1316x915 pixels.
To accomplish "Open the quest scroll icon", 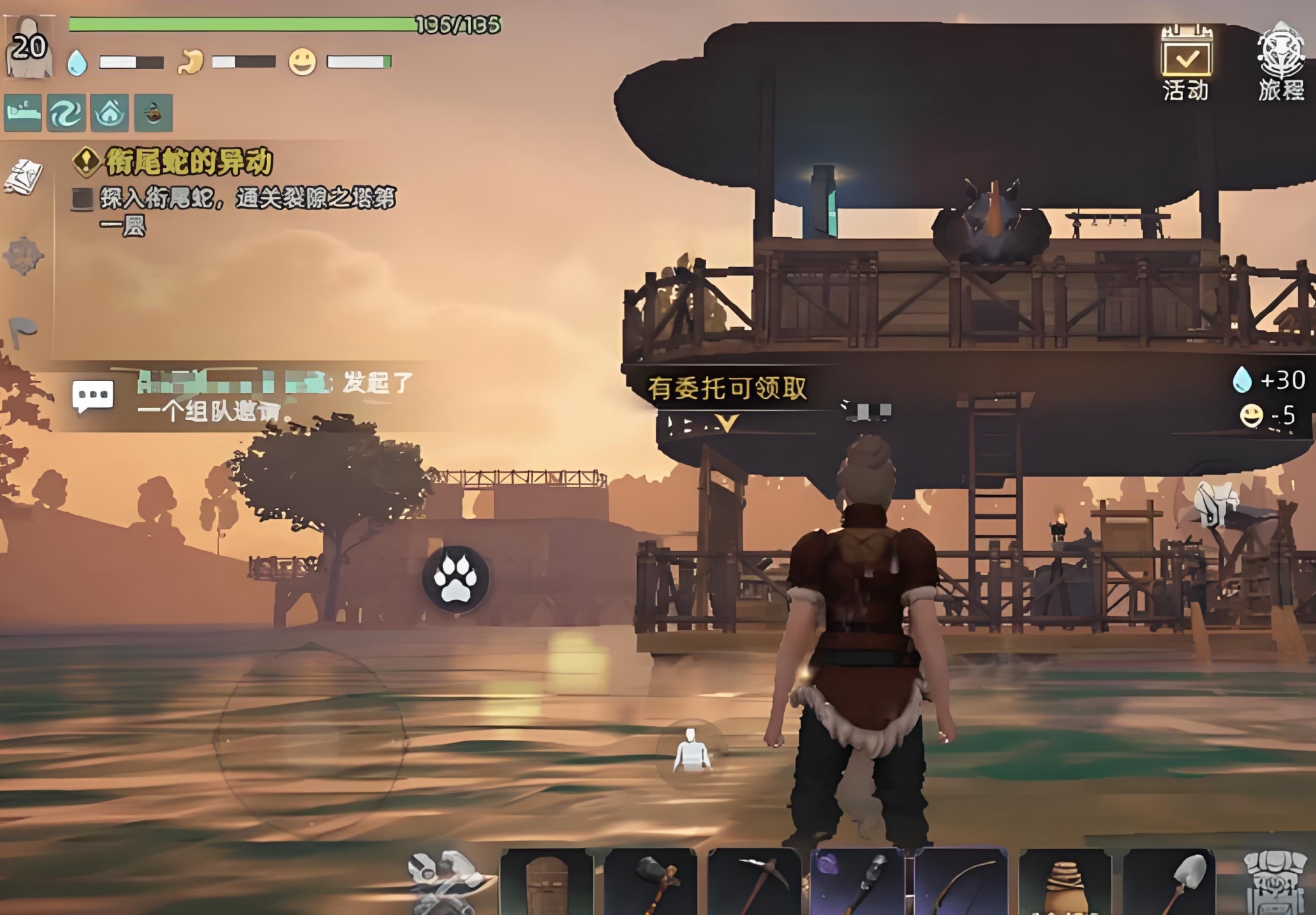I will [x=24, y=176].
